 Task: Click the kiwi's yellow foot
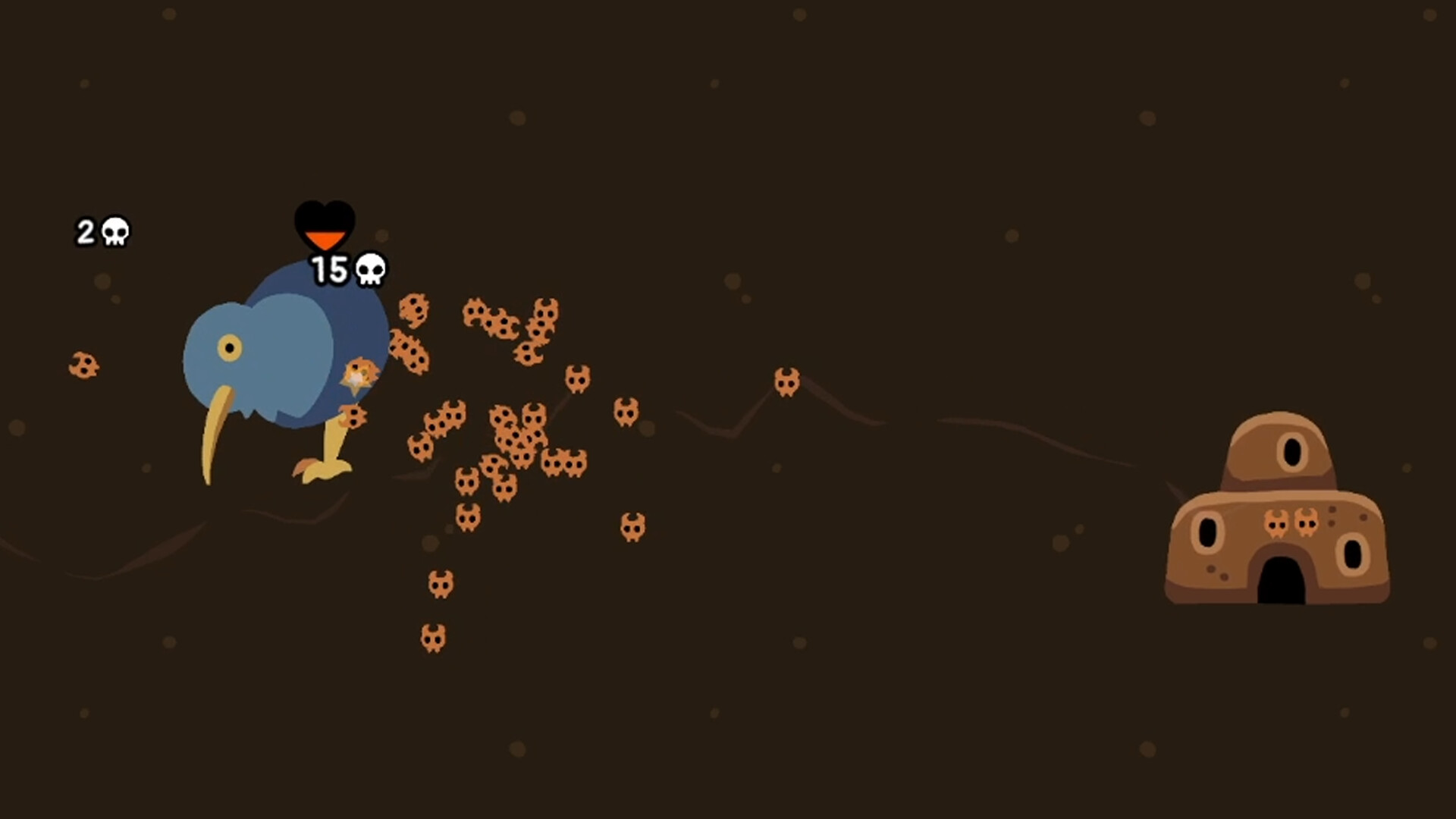click(x=325, y=472)
